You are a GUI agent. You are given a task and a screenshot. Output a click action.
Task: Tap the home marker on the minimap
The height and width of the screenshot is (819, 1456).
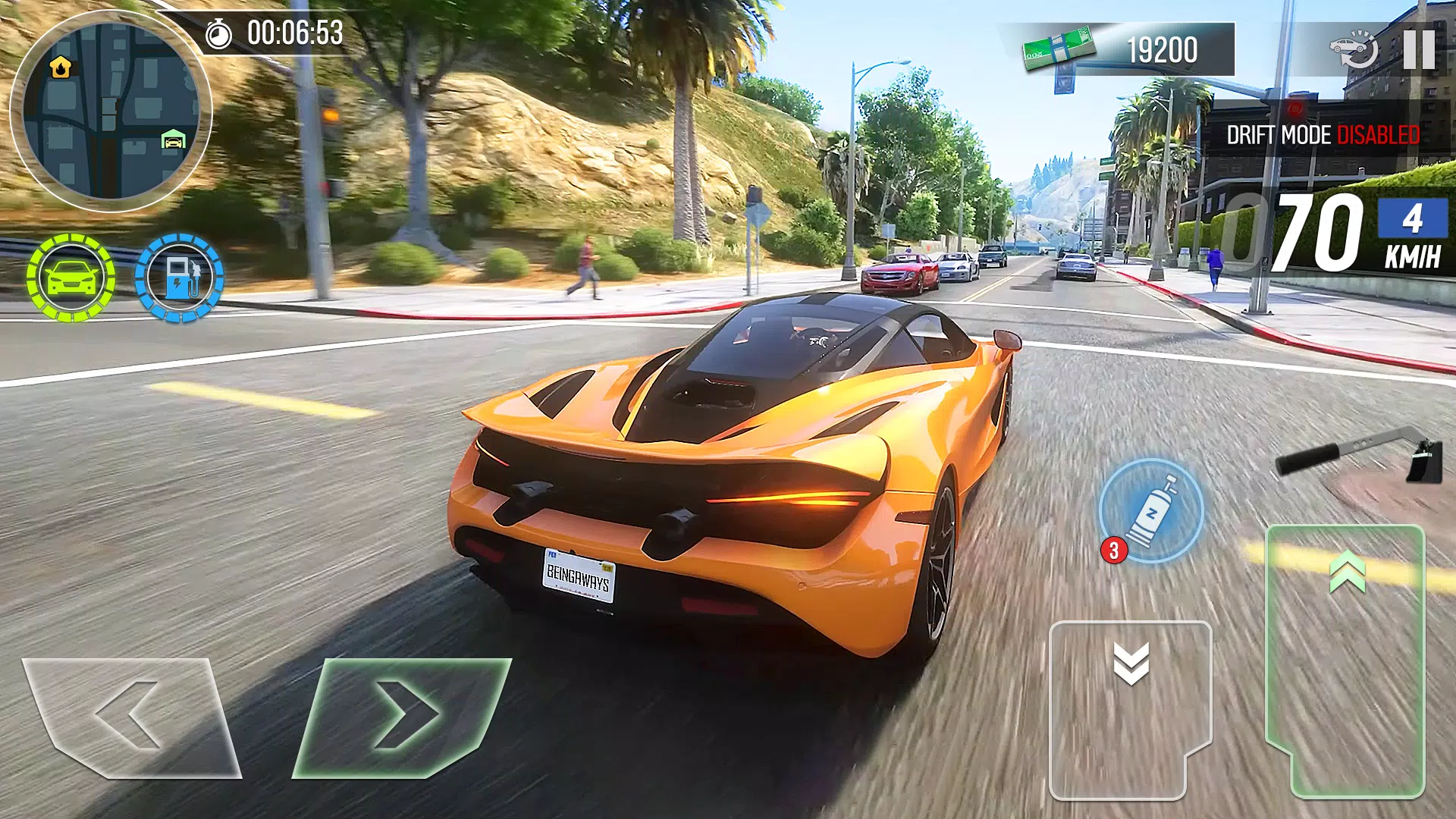[59, 68]
